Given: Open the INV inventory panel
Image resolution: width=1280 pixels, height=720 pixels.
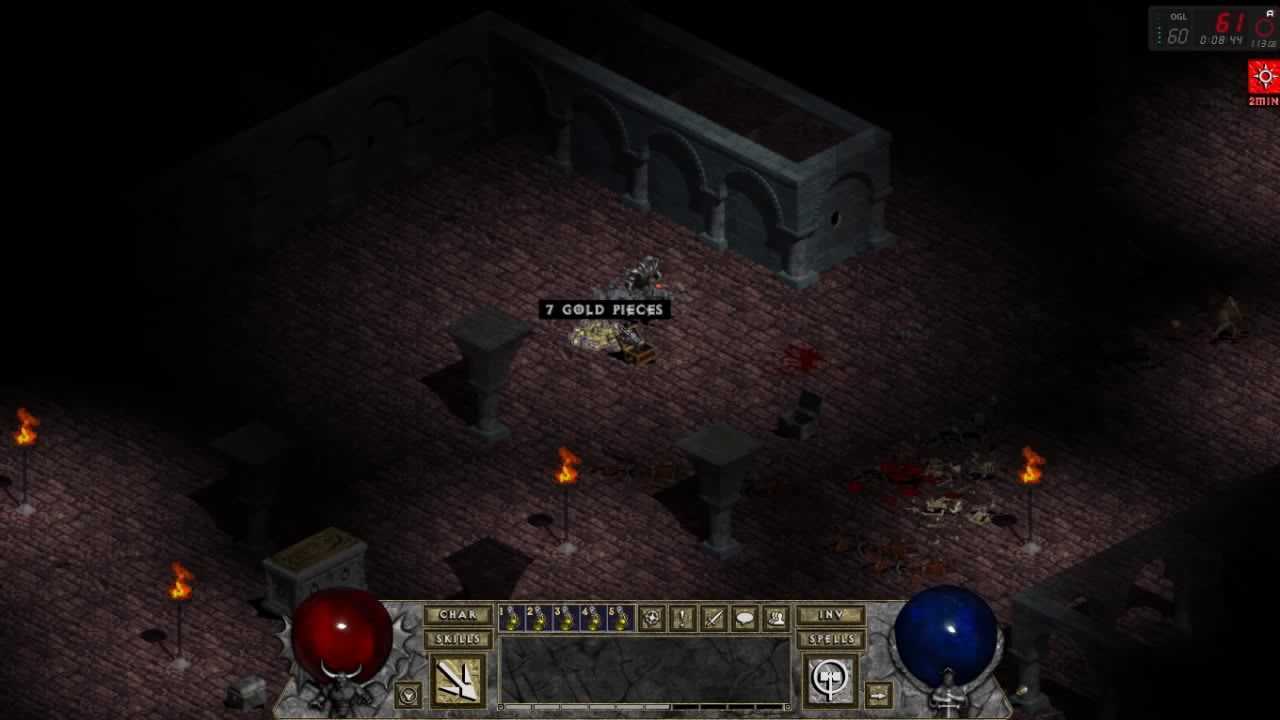Looking at the screenshot, I should pyautogui.click(x=830, y=615).
